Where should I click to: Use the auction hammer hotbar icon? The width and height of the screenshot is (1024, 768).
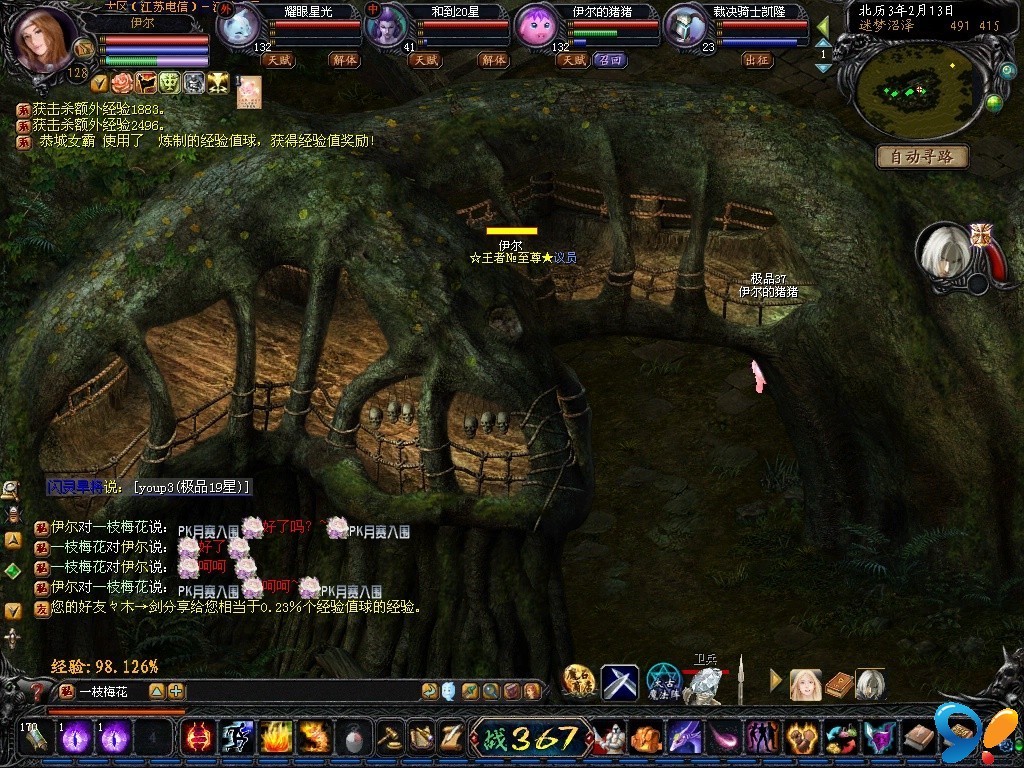(x=389, y=738)
